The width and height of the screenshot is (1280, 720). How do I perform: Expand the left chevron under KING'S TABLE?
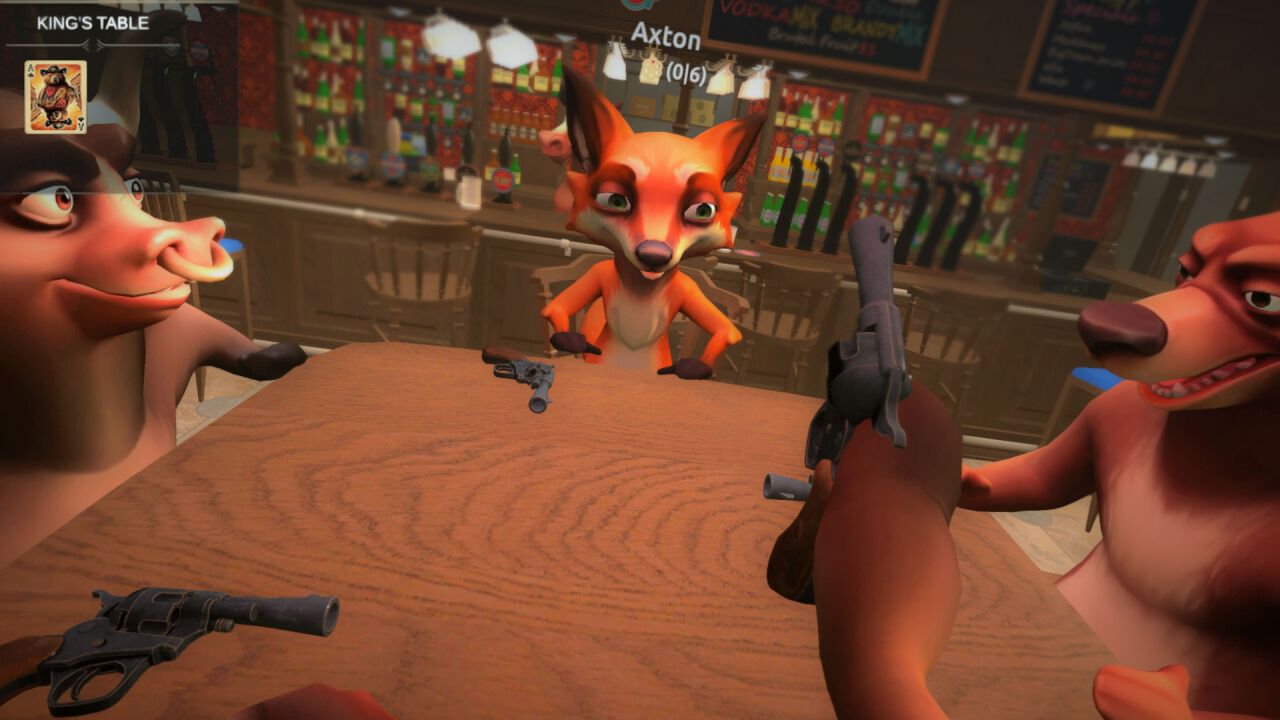[x=87, y=44]
